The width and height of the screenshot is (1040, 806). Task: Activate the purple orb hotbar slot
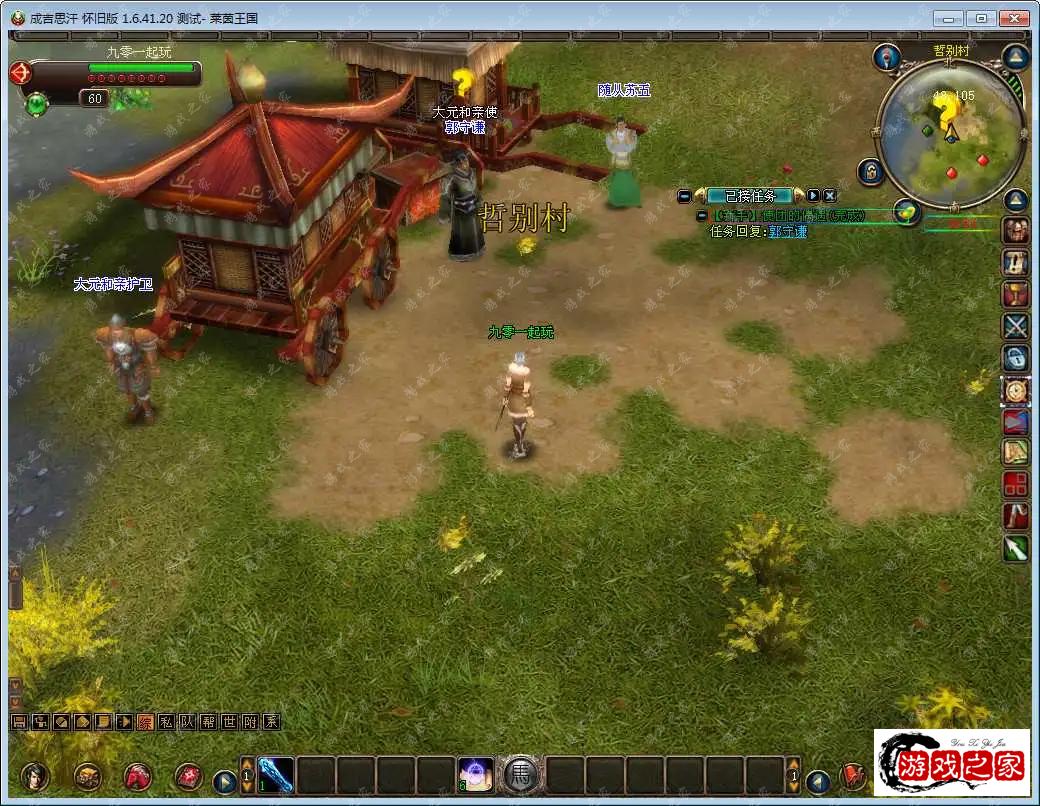(475, 775)
